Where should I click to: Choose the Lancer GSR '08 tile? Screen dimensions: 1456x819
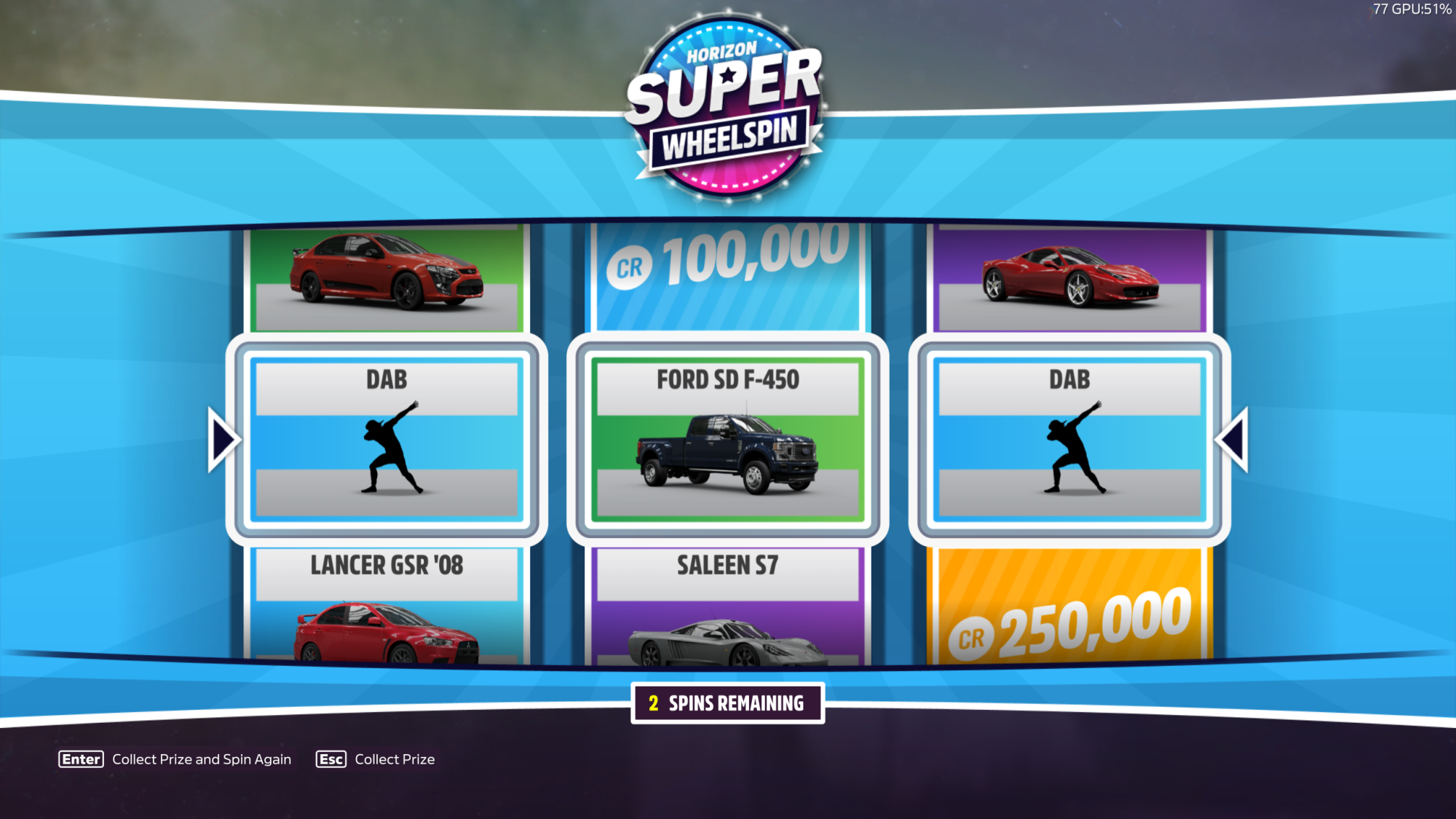click(x=387, y=606)
